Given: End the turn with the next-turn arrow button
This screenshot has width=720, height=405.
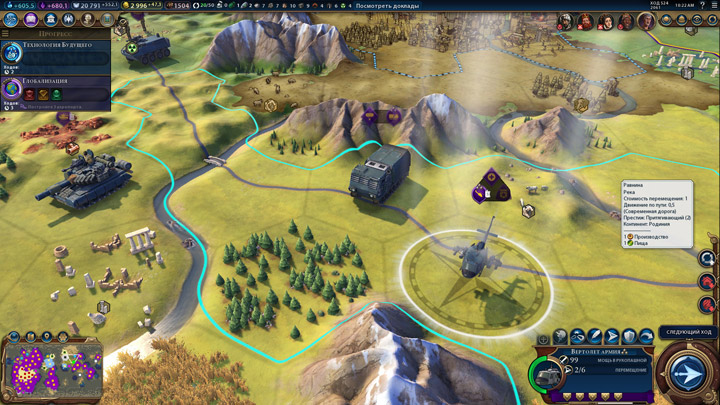Looking at the screenshot, I should click(x=687, y=373).
